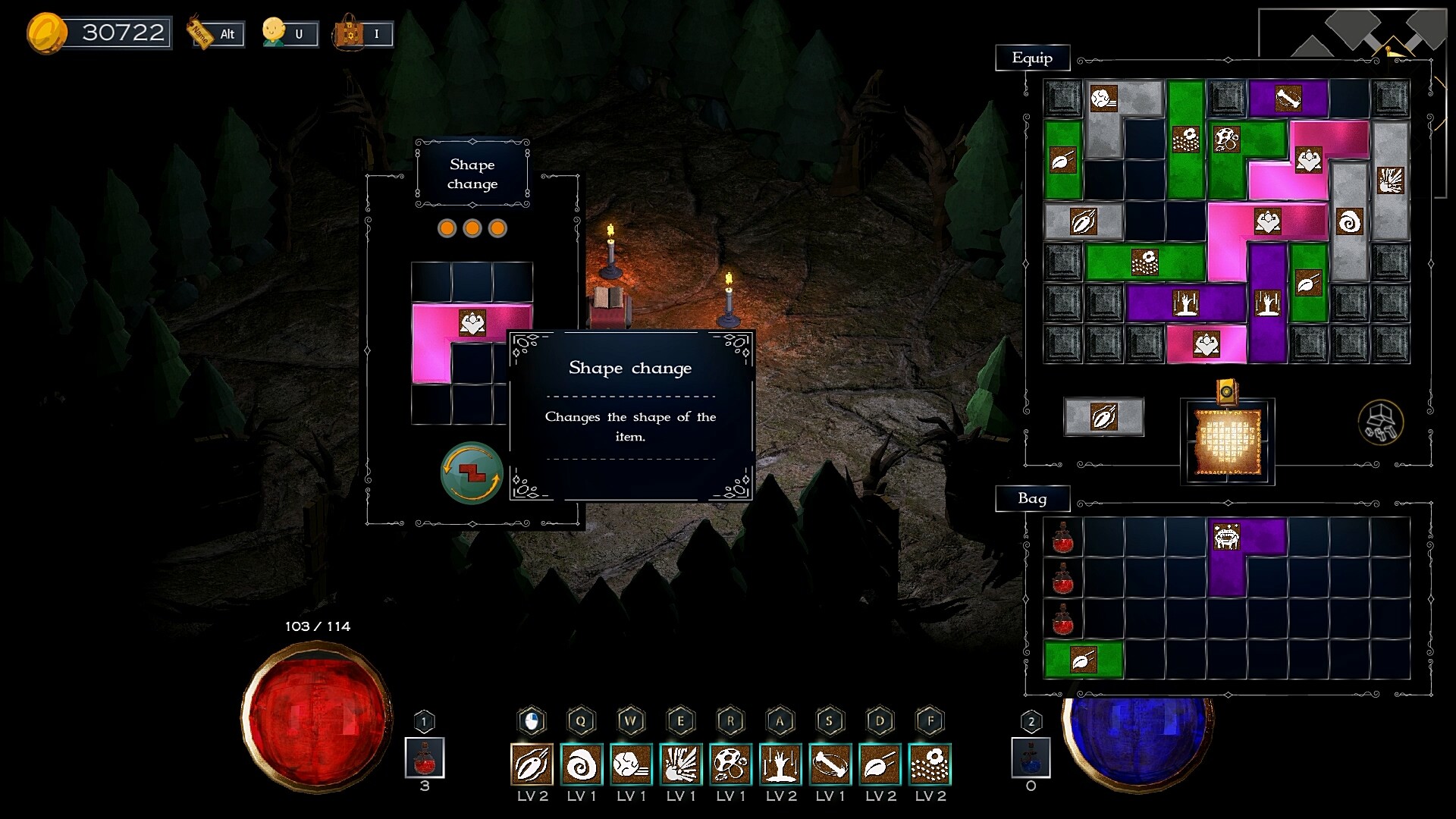Open the name tag Alt menu
Image resolution: width=1456 pixels, height=819 pixels.
(x=216, y=33)
